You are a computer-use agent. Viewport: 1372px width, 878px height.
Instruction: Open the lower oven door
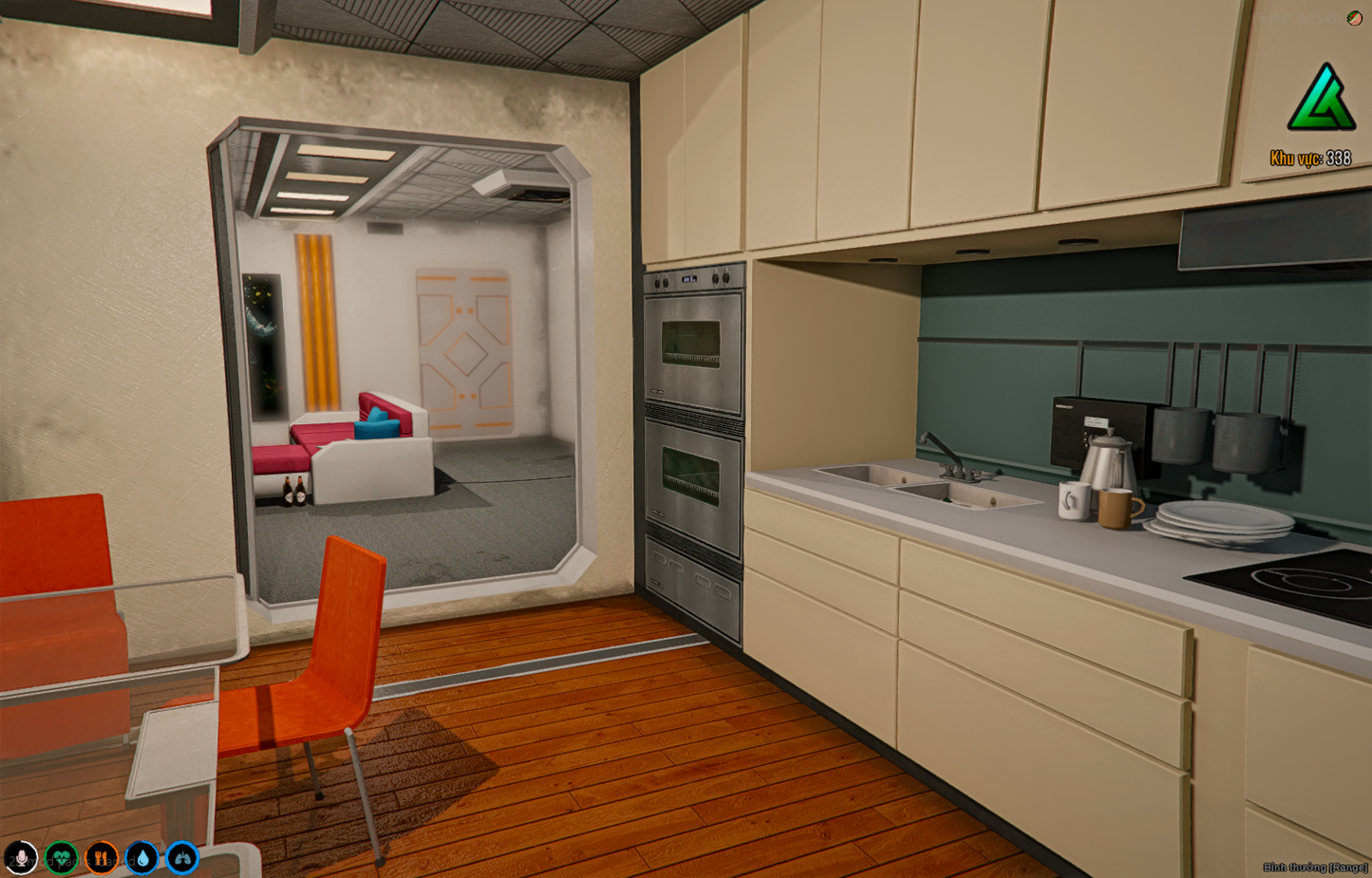[691, 475]
